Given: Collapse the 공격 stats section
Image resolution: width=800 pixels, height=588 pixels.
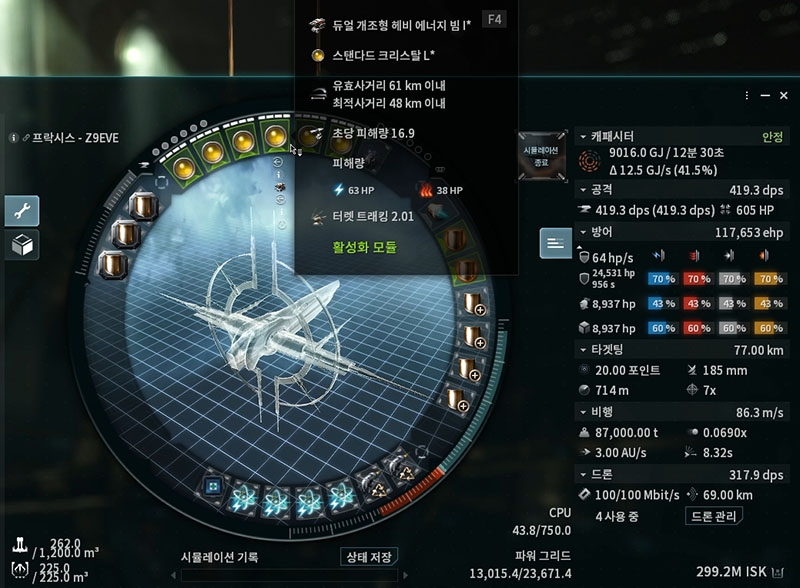Looking at the screenshot, I should (582, 189).
